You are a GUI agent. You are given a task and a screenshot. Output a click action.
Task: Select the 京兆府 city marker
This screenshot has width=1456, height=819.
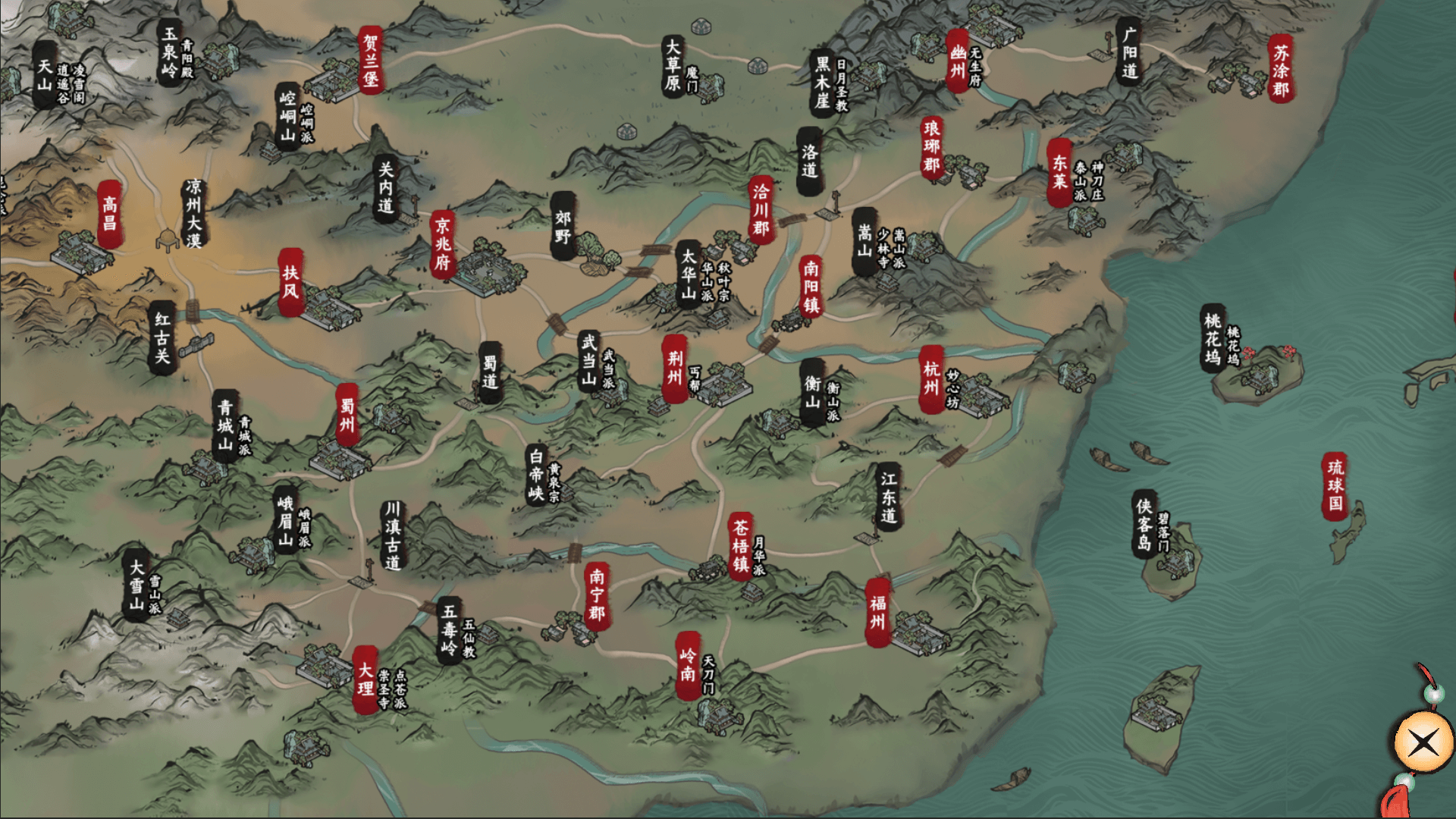tap(442, 244)
